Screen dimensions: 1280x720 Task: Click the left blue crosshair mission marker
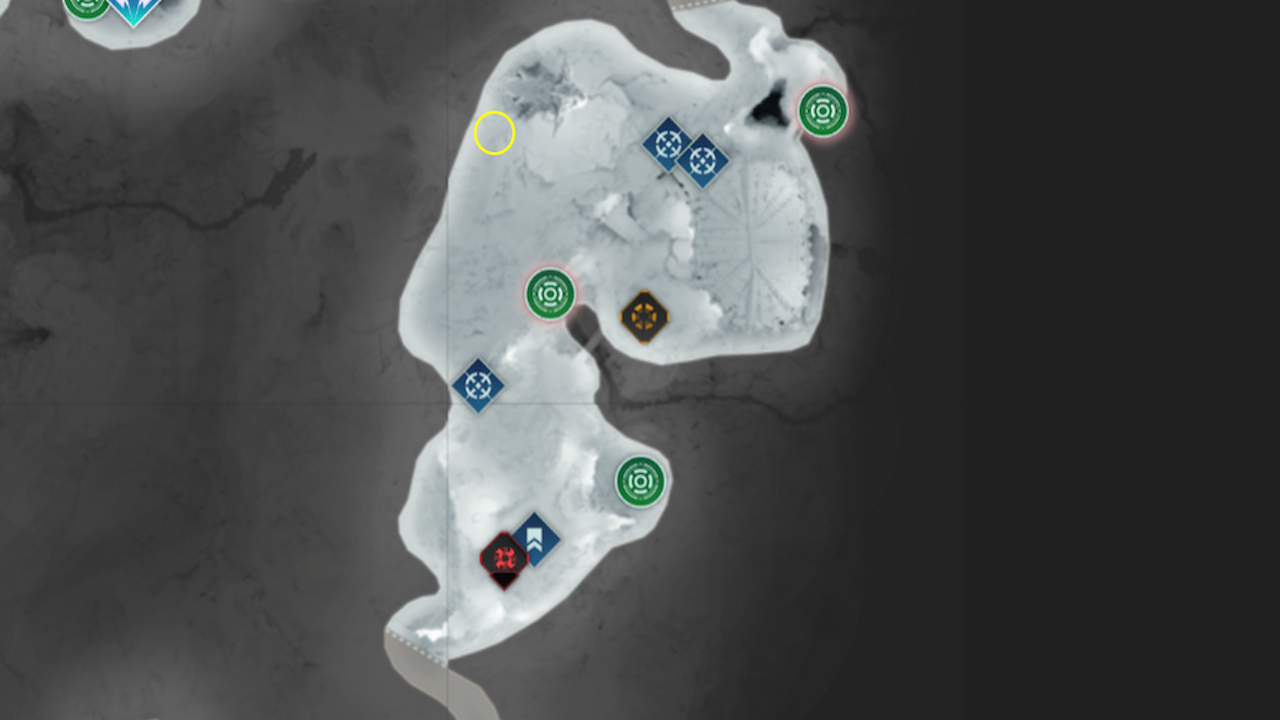pyautogui.click(x=669, y=142)
